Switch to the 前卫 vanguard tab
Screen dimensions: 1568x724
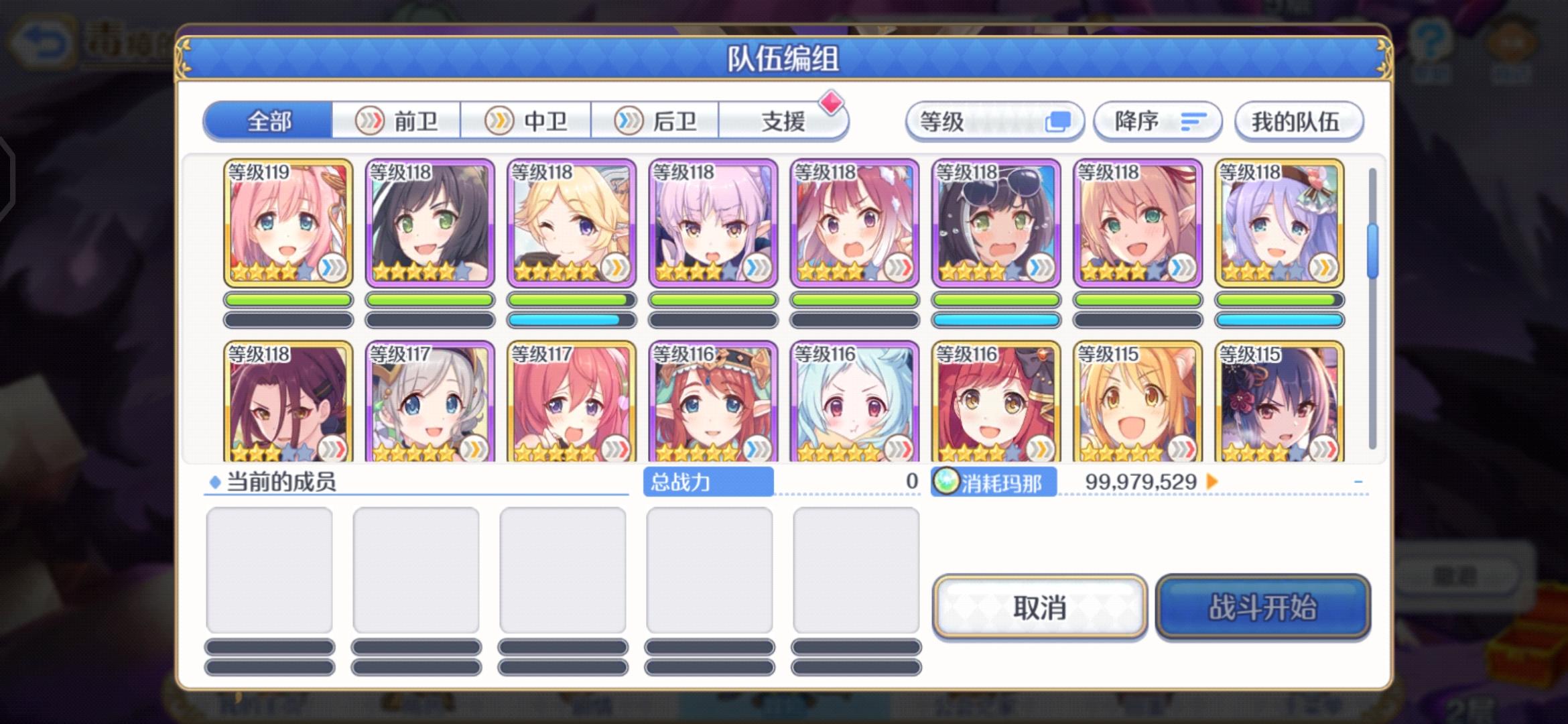click(x=396, y=121)
